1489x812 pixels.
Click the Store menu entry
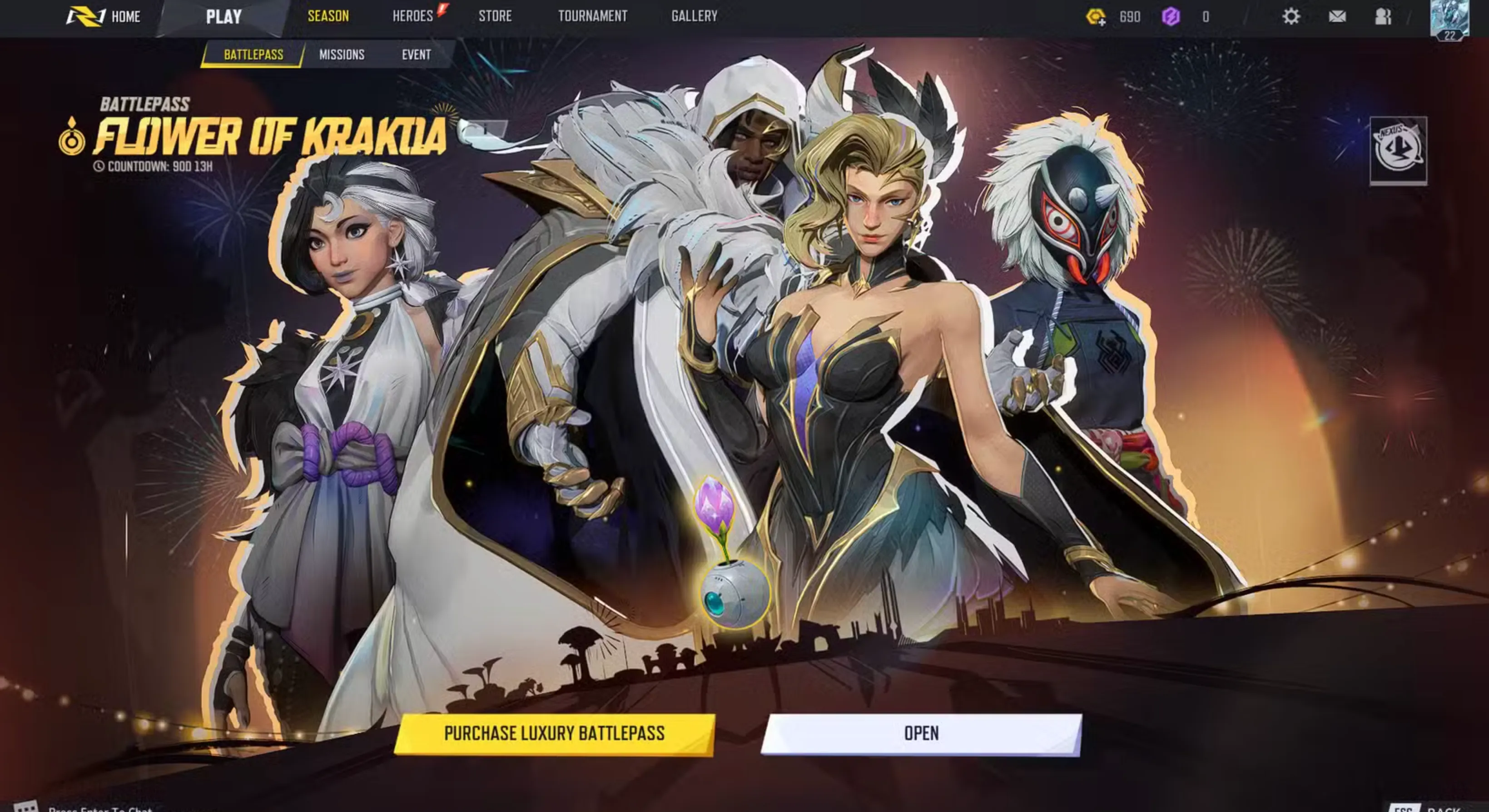(x=495, y=16)
